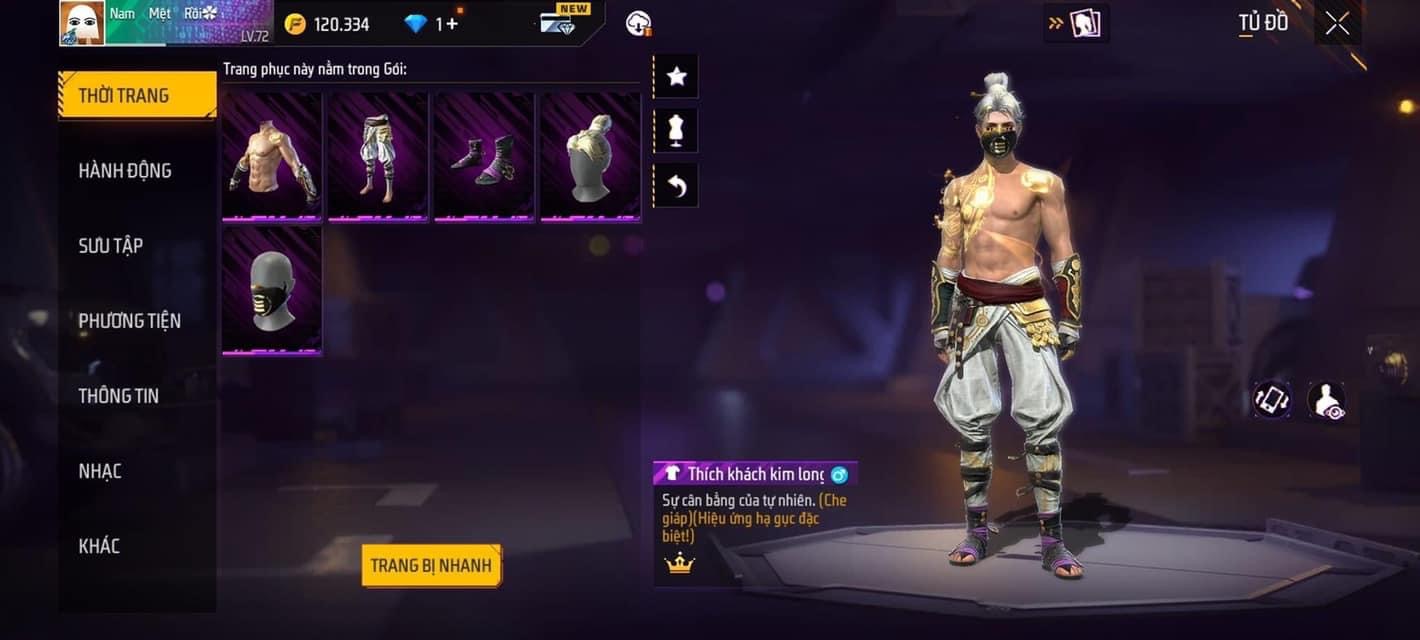Select the black and gold mask item
Viewport: 1420px width, 640px height.
coord(272,290)
